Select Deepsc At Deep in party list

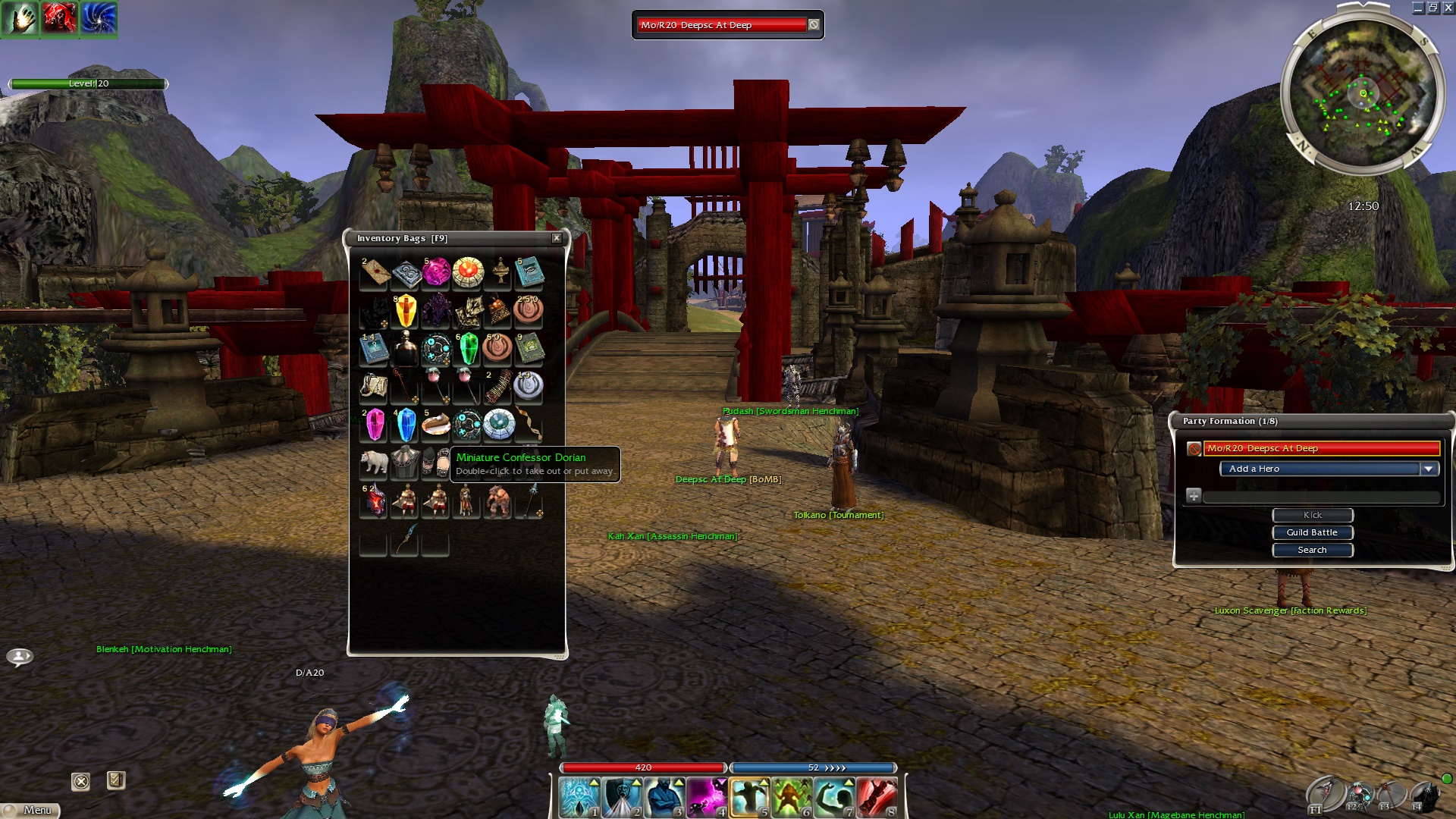coord(1321,449)
